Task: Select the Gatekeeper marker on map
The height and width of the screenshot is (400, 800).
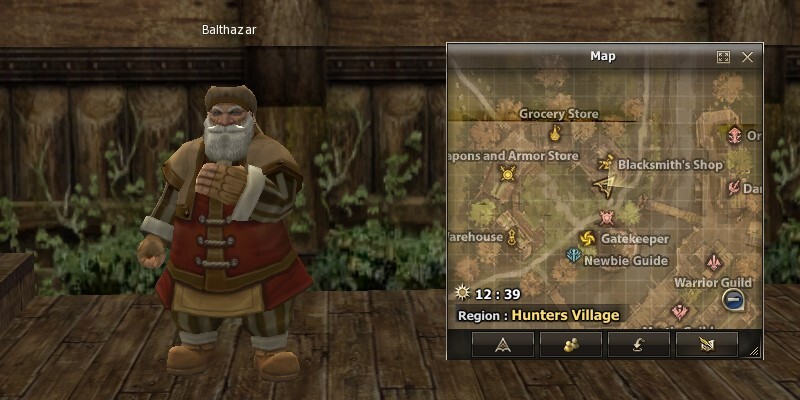Action: [x=587, y=238]
